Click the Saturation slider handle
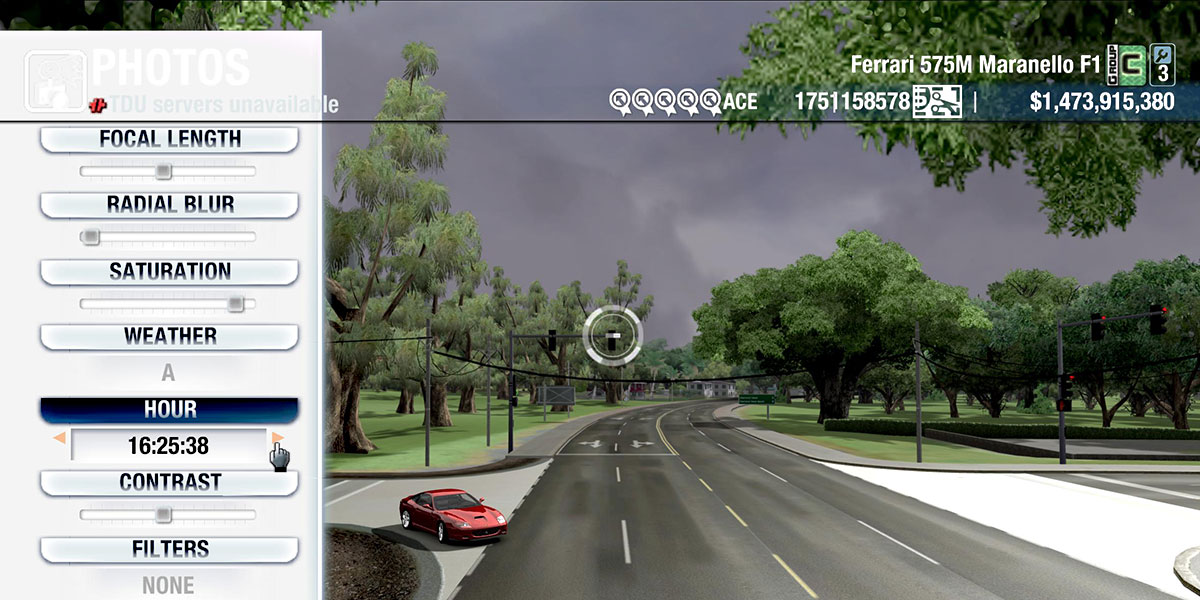 point(235,303)
